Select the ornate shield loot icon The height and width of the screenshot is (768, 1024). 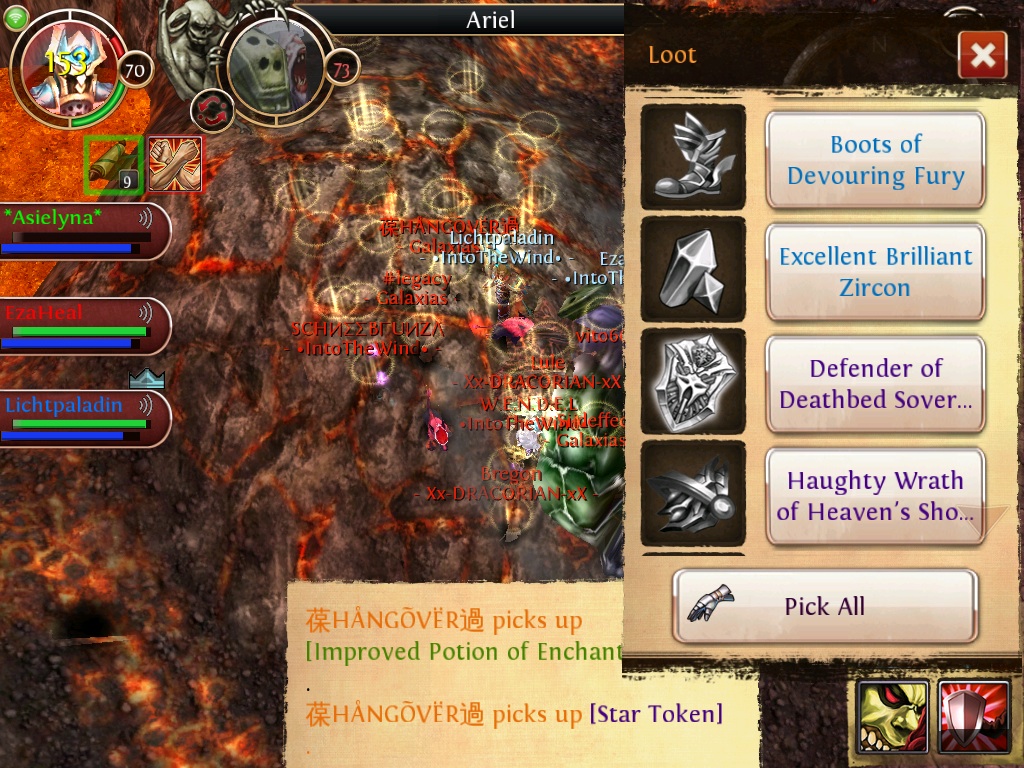pos(692,382)
